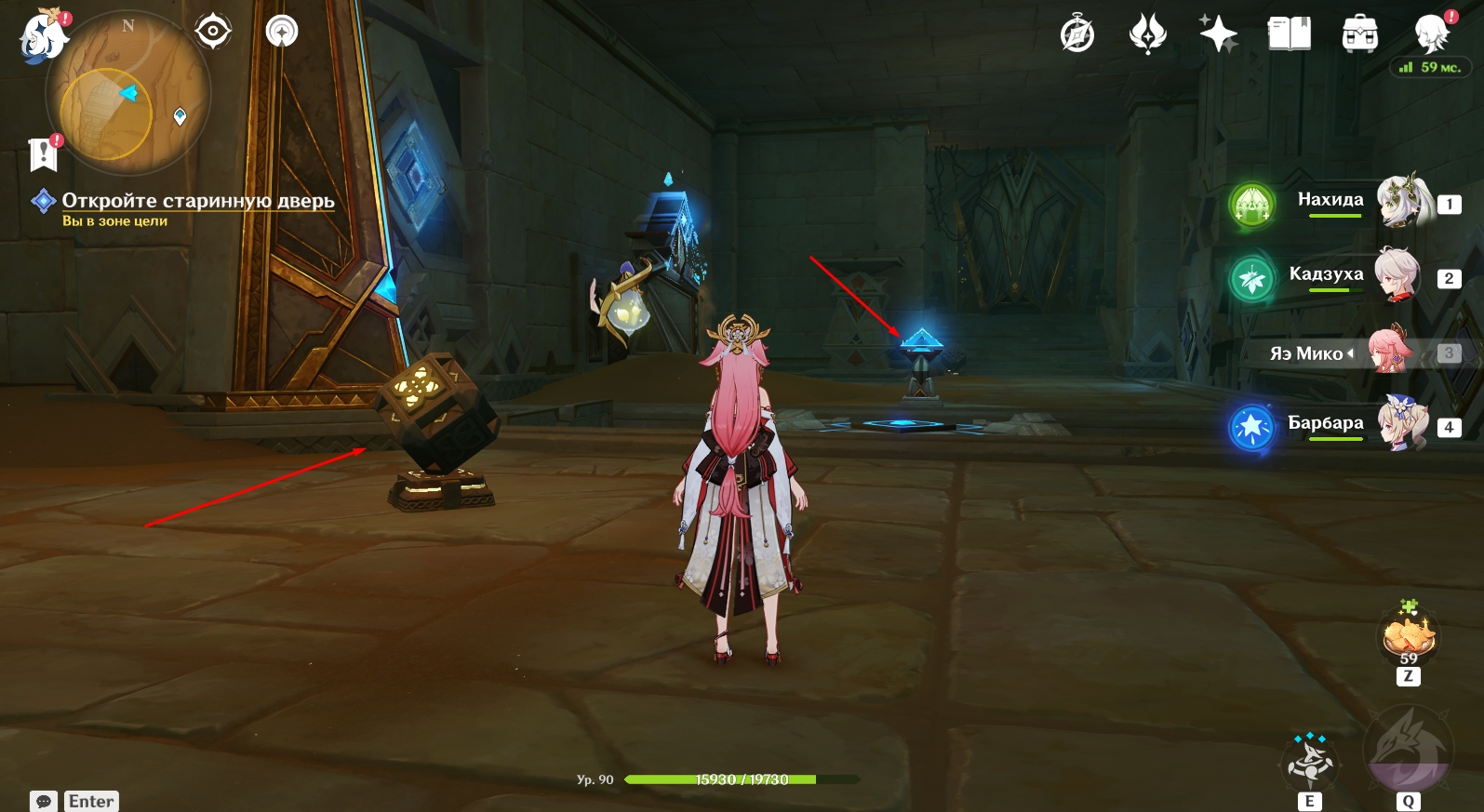Click the quest navigation target icon
Viewport: 1484px width, 812px height.
(x=213, y=32)
